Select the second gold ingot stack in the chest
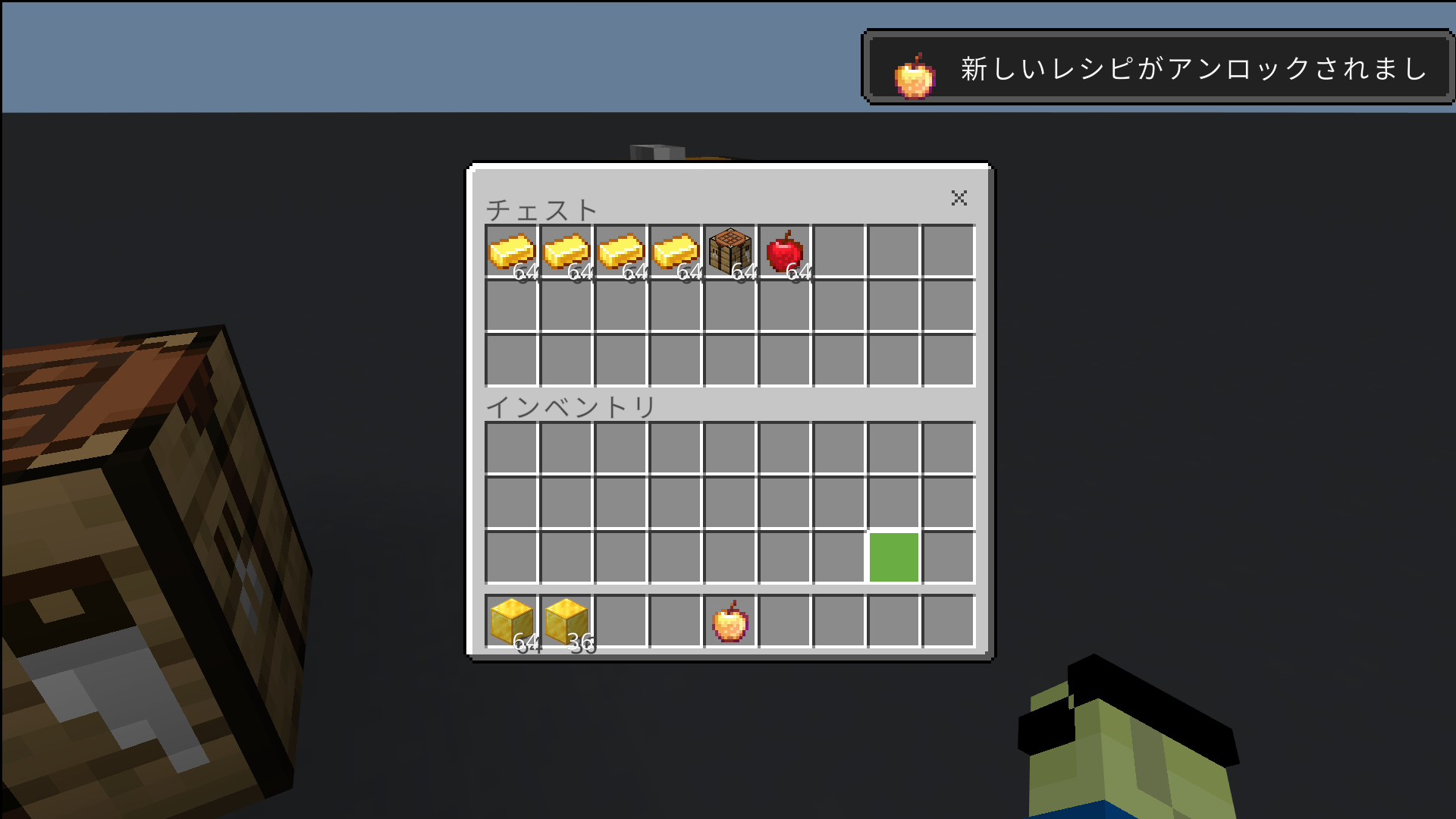The height and width of the screenshot is (819, 1456). click(566, 250)
